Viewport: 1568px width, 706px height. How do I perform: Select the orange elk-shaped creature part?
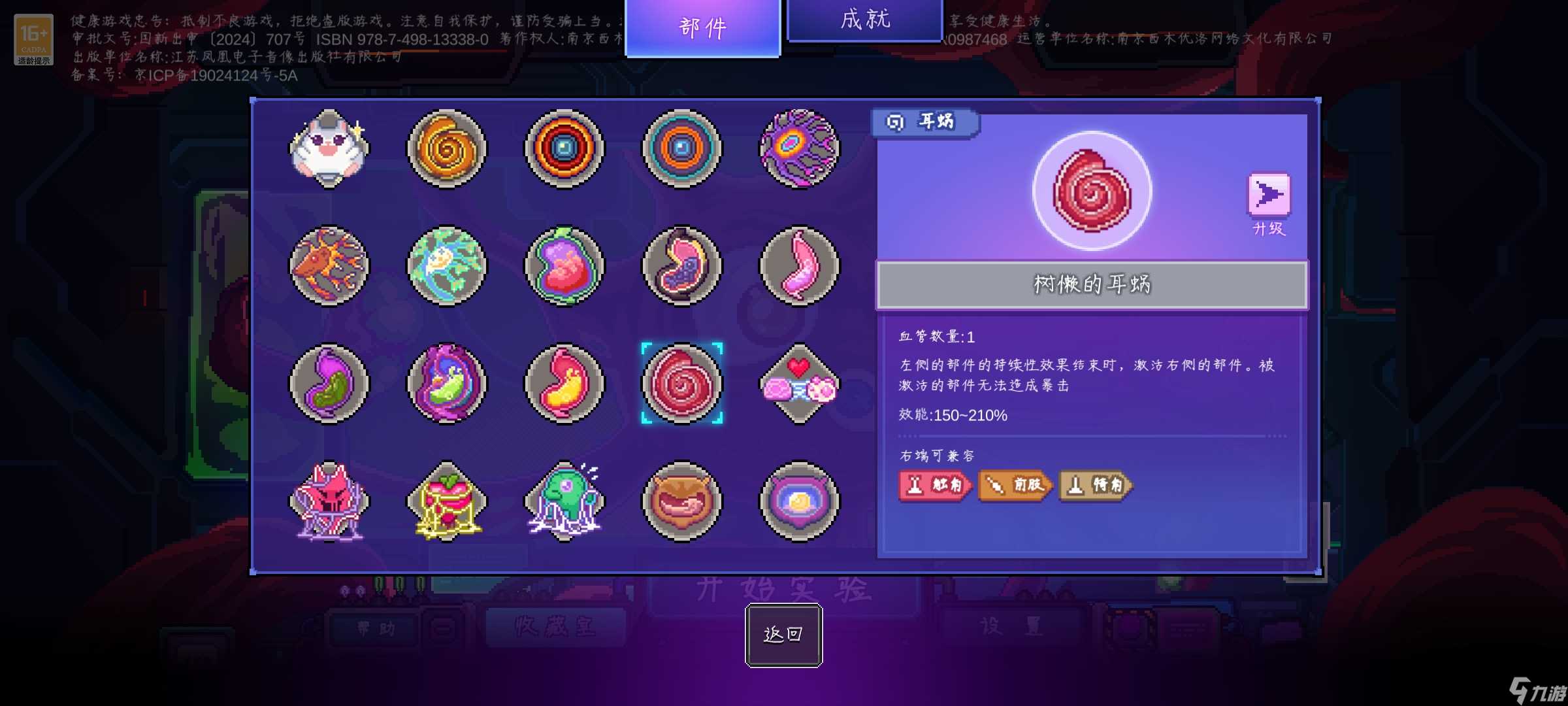point(329,267)
